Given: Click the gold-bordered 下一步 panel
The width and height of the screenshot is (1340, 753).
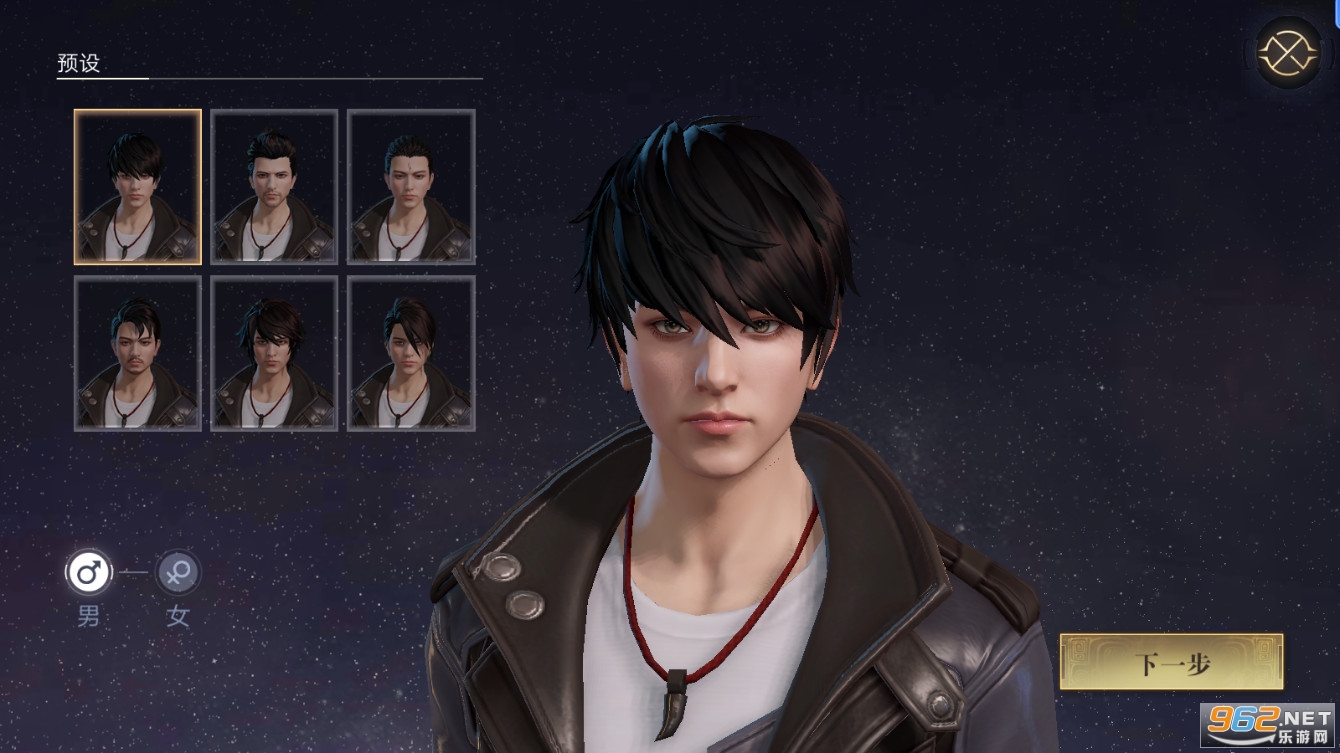Looking at the screenshot, I should pyautogui.click(x=1170, y=662).
